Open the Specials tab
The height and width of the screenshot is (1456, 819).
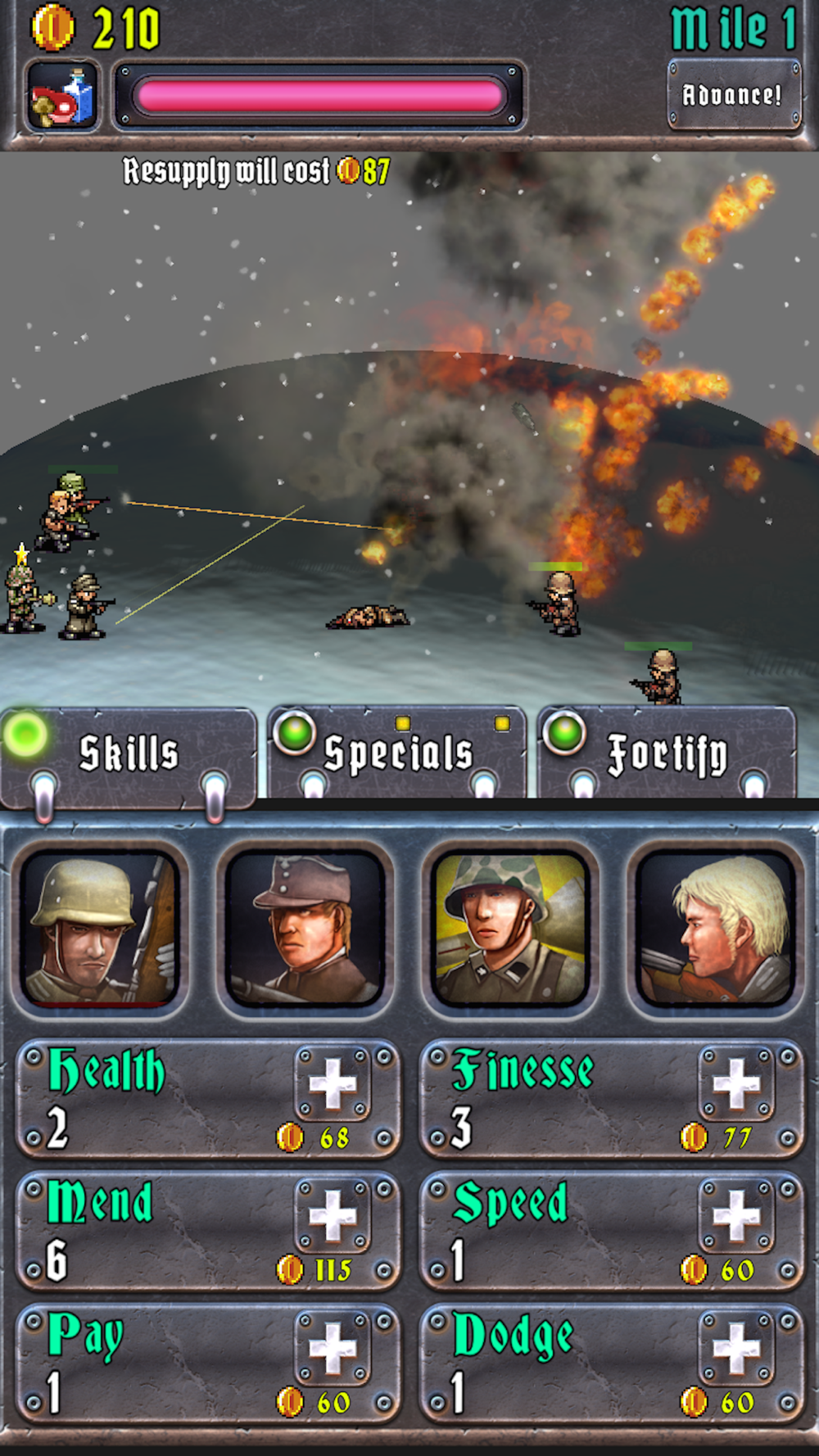point(398,753)
